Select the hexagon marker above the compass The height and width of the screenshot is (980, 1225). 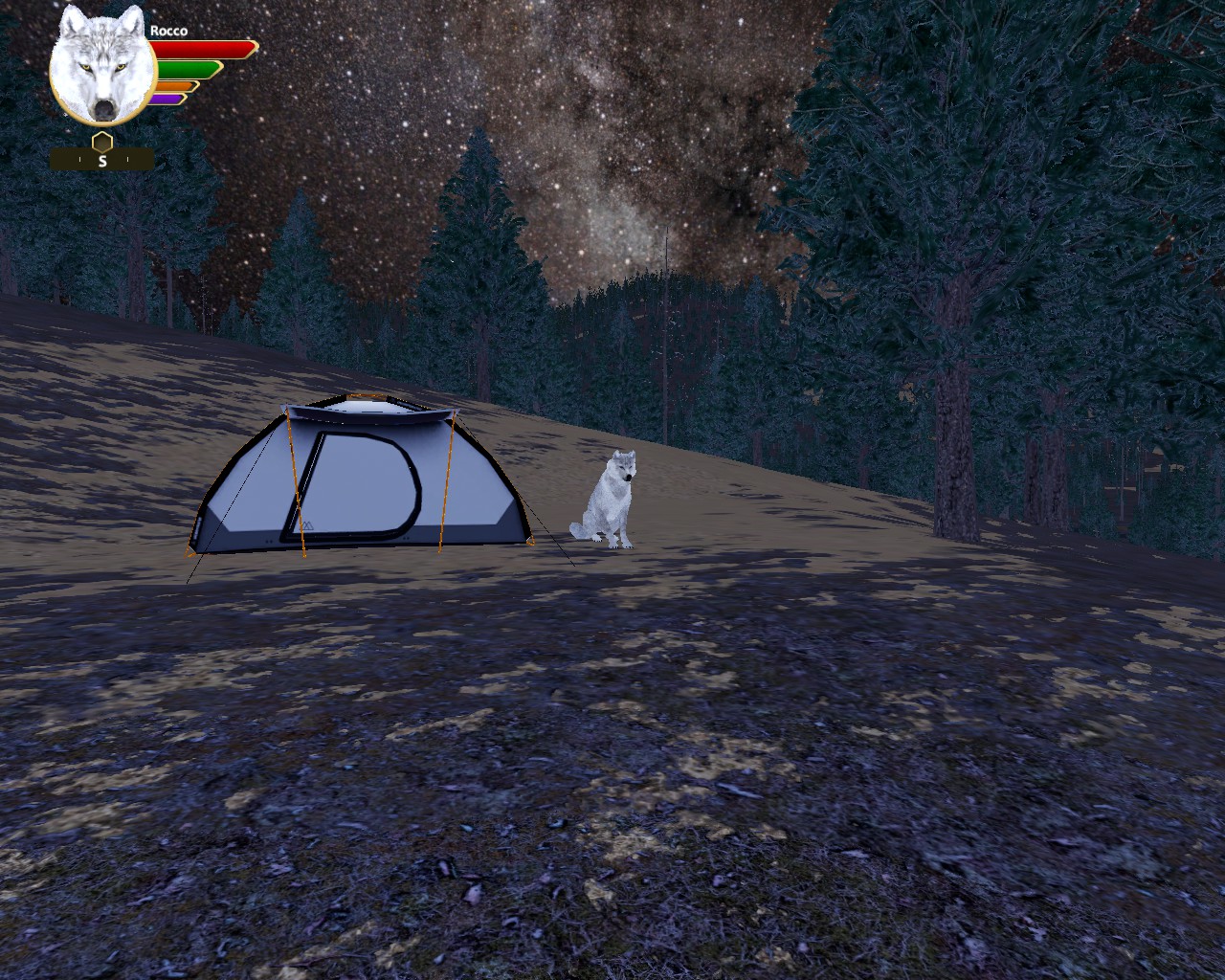[x=102, y=142]
